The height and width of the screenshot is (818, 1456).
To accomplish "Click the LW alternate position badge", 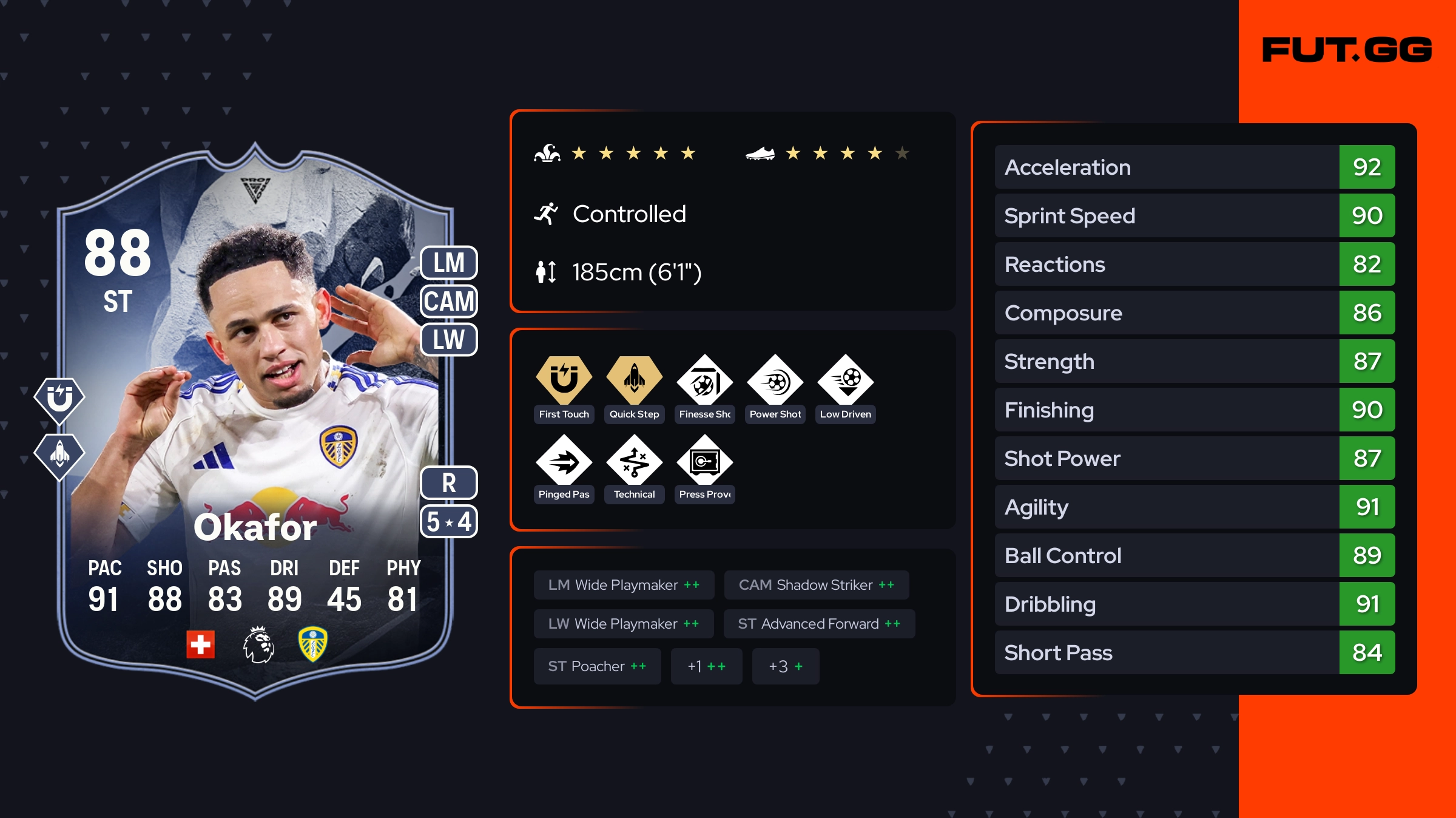I will 449,340.
